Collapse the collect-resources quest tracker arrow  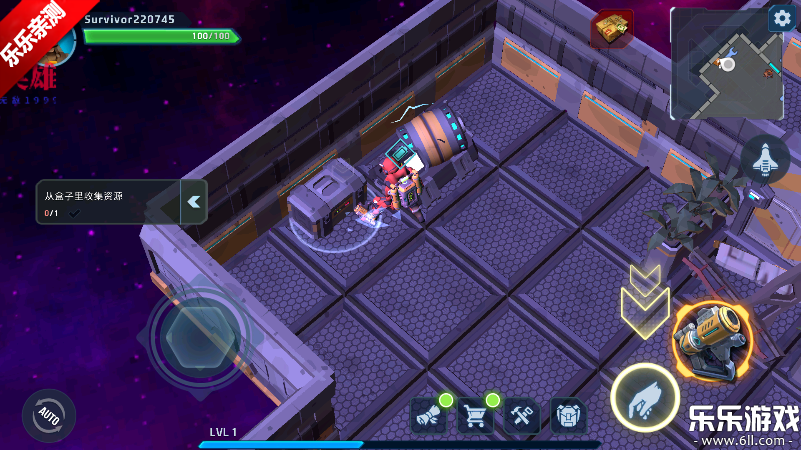click(x=194, y=201)
